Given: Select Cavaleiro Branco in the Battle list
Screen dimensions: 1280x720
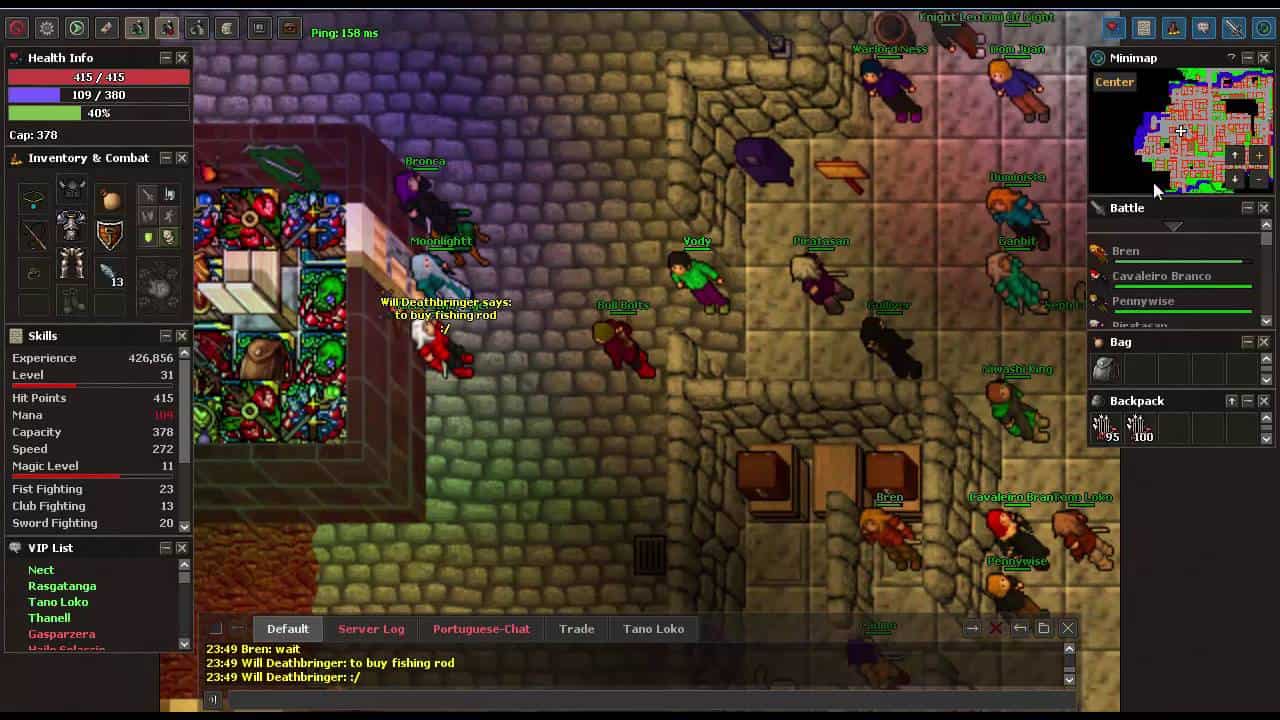Looking at the screenshot, I should tap(1161, 276).
